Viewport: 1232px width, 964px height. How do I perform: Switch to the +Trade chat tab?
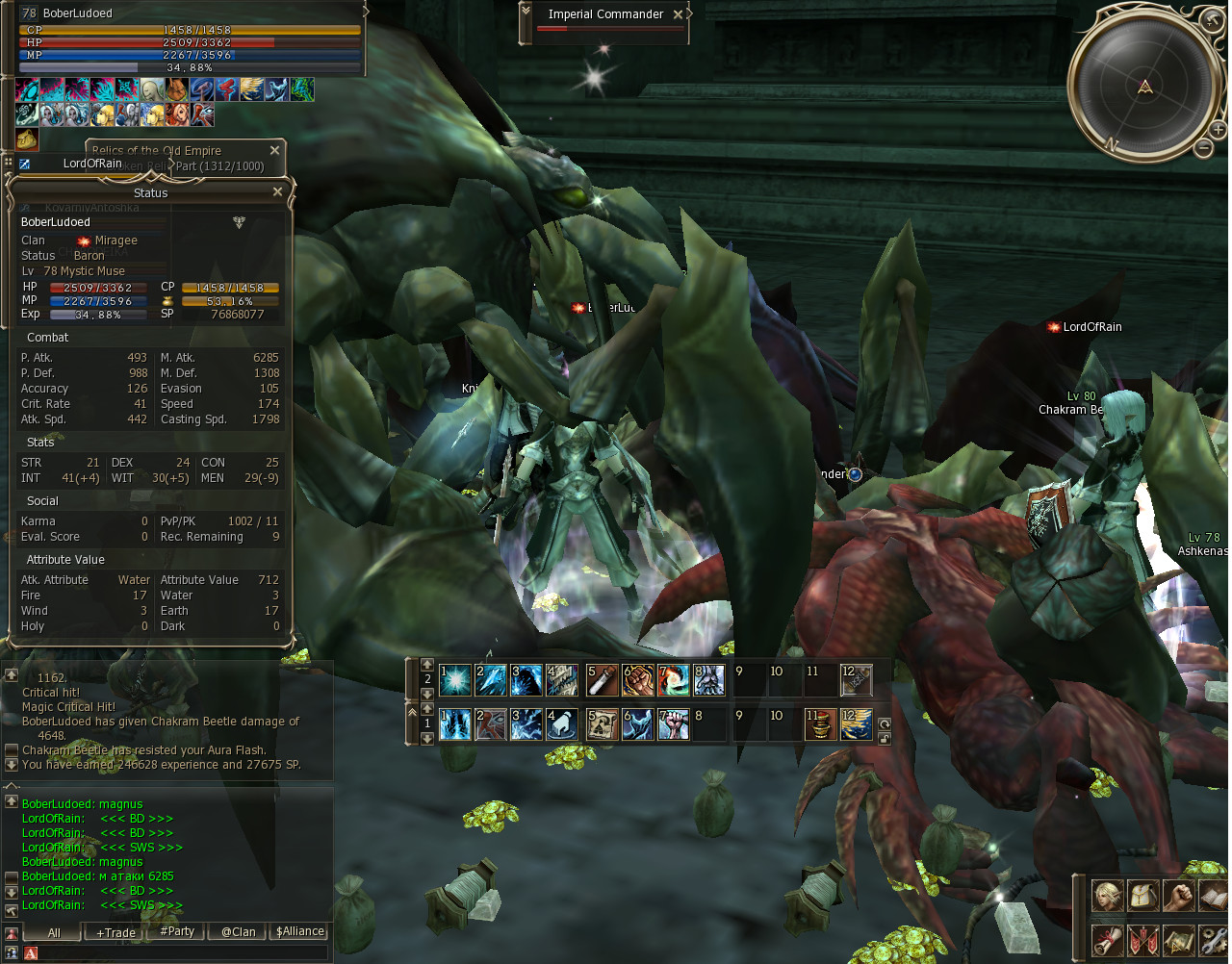point(115,932)
